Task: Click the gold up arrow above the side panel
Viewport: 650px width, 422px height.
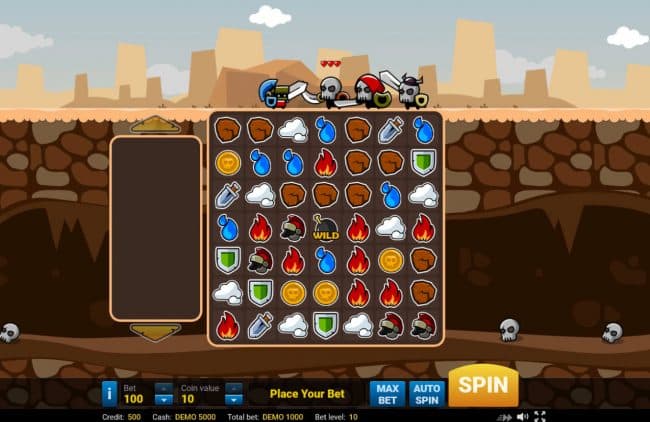Action: [x=155, y=124]
